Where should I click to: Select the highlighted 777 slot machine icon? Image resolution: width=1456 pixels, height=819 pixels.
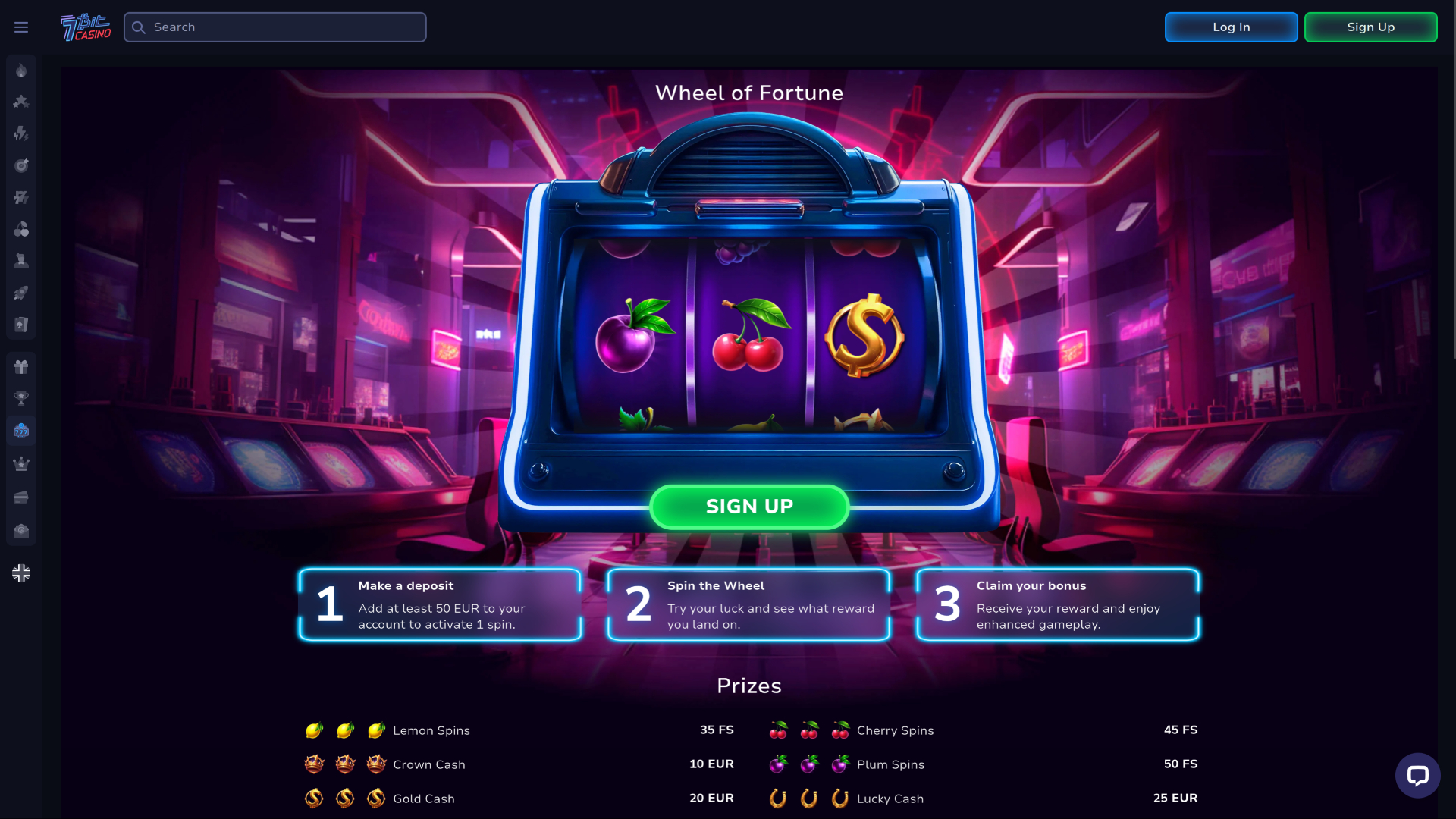(x=21, y=430)
